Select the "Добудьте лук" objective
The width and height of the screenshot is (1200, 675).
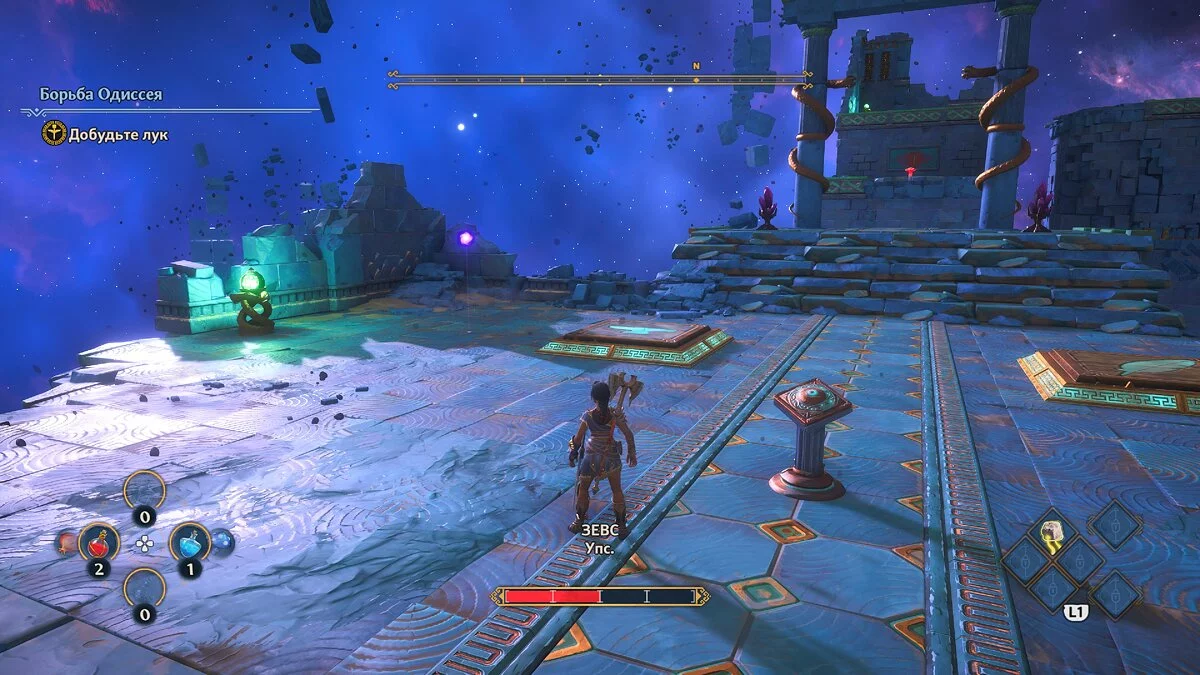(x=118, y=134)
